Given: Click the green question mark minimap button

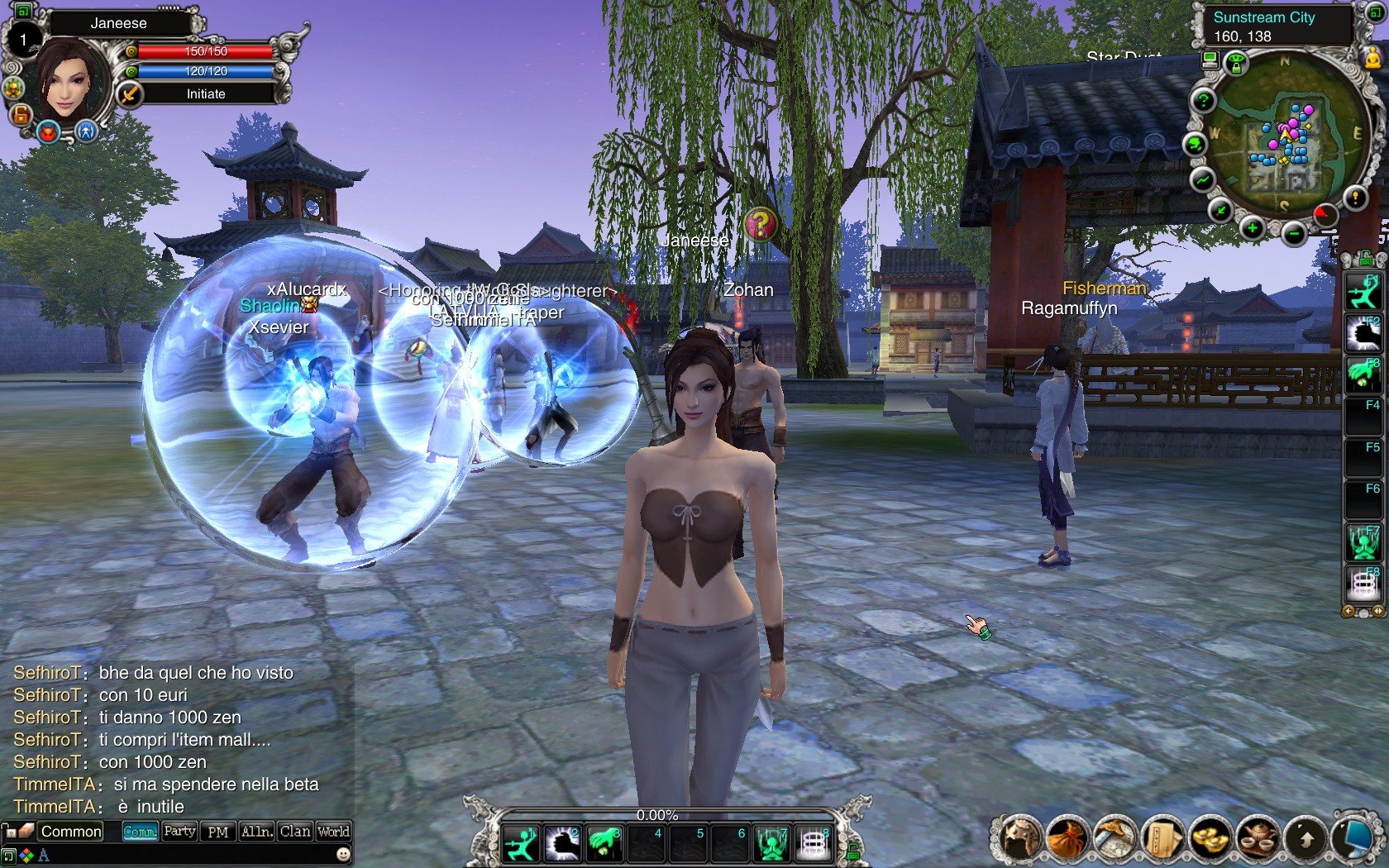Looking at the screenshot, I should (1204, 102).
